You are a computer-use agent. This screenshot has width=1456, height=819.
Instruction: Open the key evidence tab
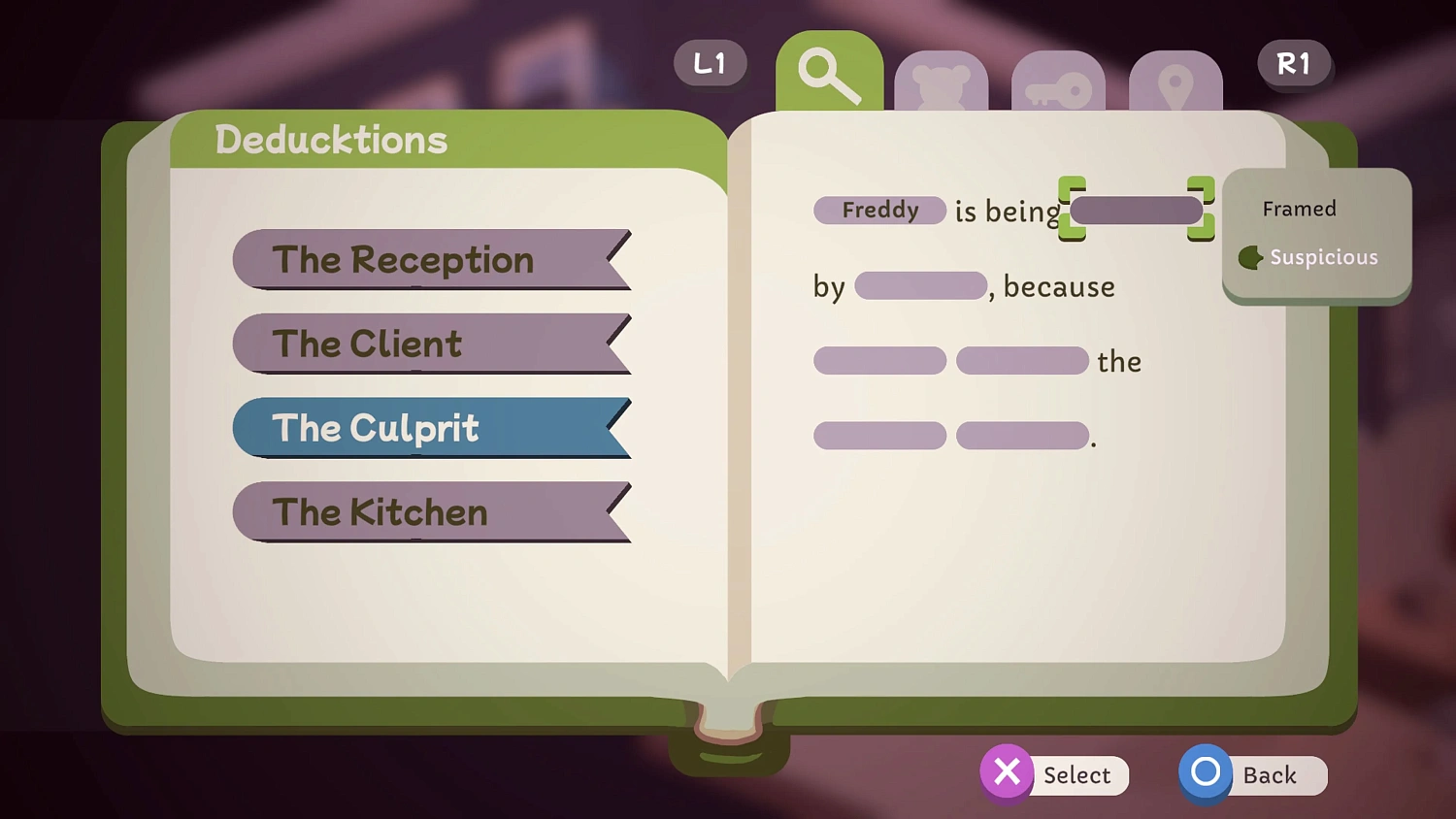pos(1058,82)
